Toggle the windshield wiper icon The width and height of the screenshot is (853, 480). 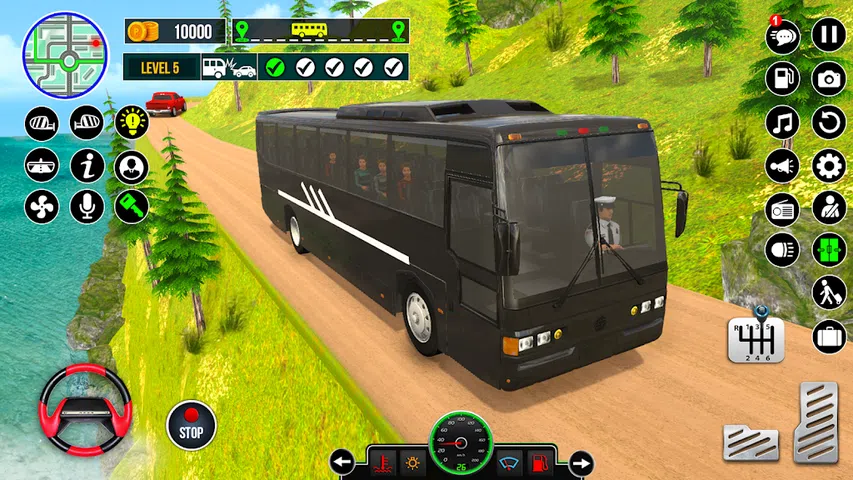tap(507, 463)
